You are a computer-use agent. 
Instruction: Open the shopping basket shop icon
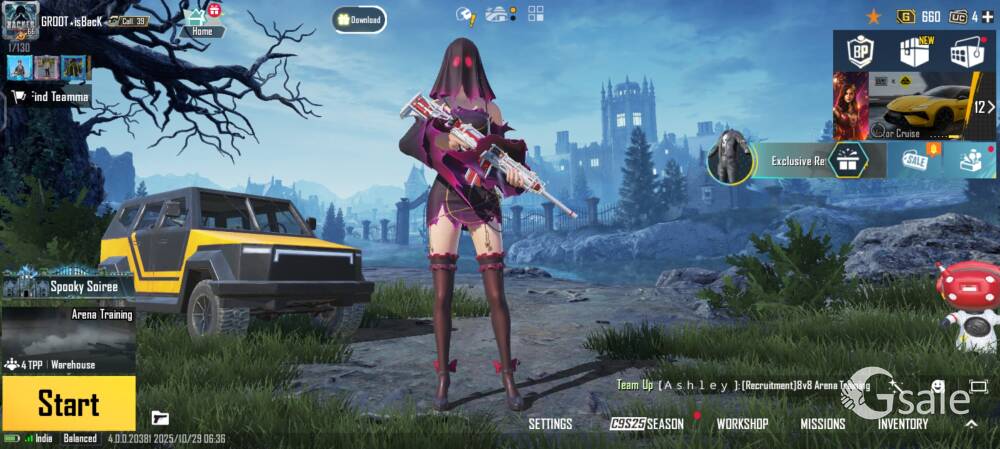966,51
